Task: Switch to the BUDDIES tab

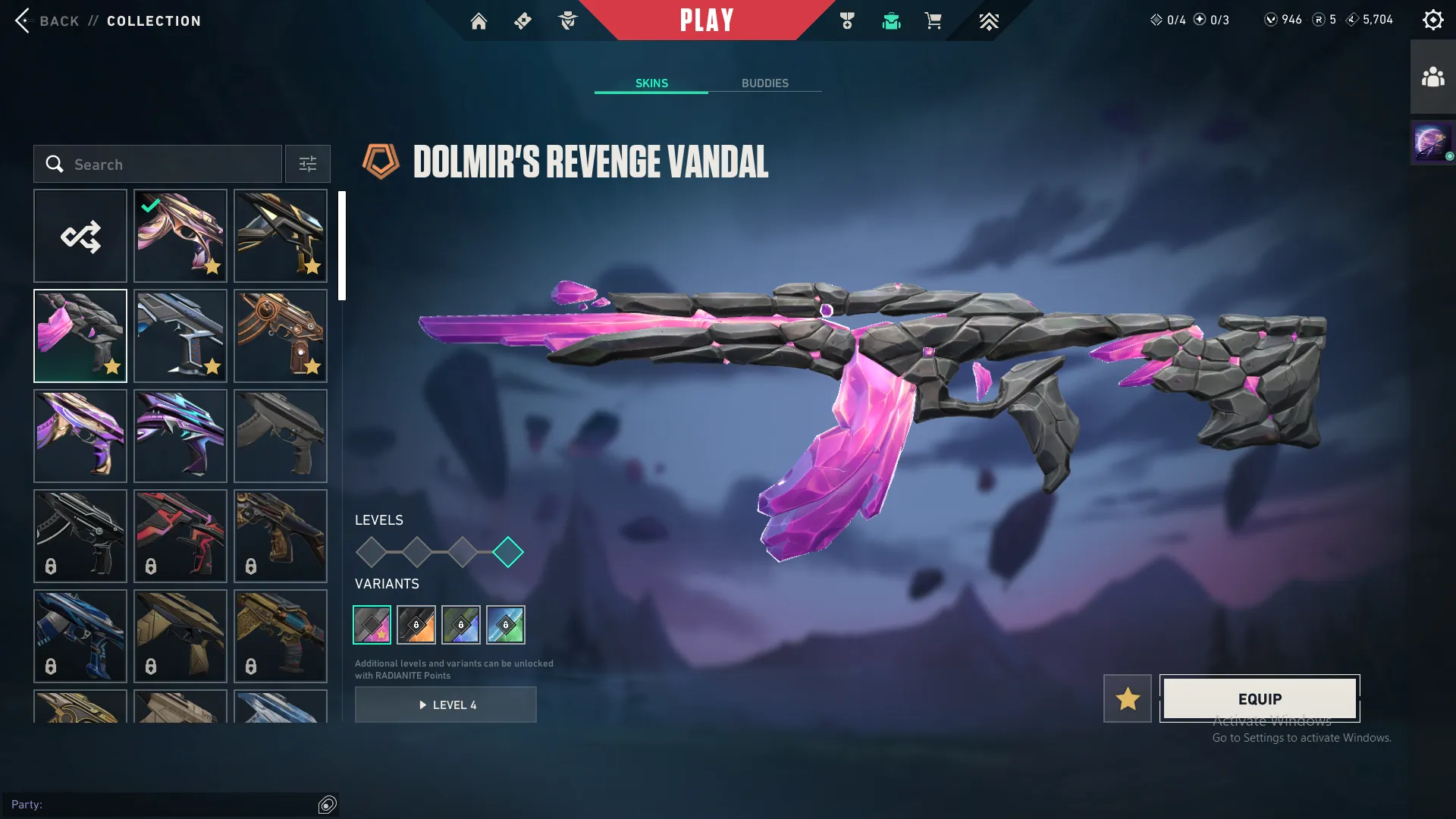Action: pyautogui.click(x=765, y=83)
